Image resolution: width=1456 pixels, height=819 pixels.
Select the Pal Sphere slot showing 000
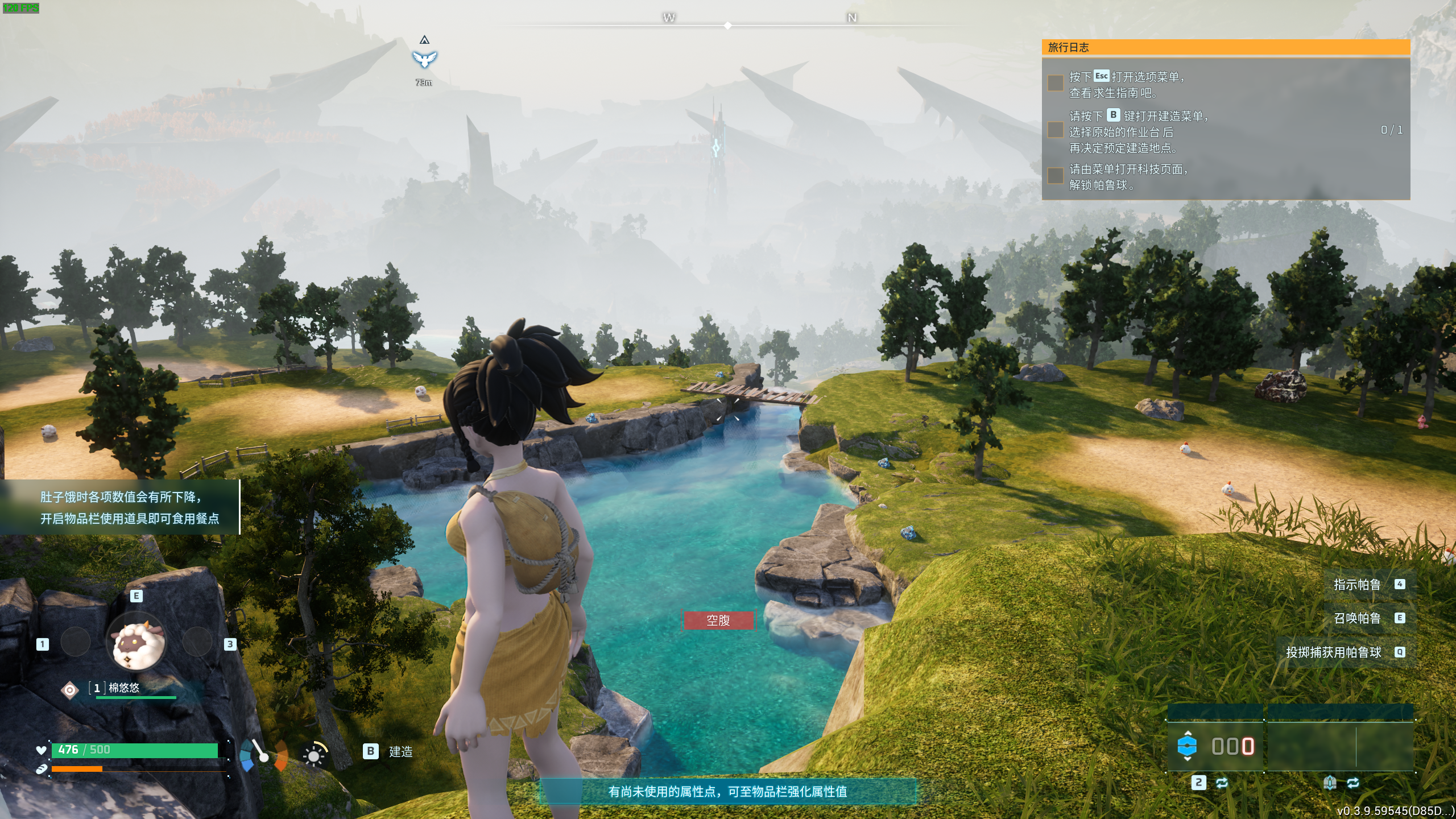(1215, 746)
